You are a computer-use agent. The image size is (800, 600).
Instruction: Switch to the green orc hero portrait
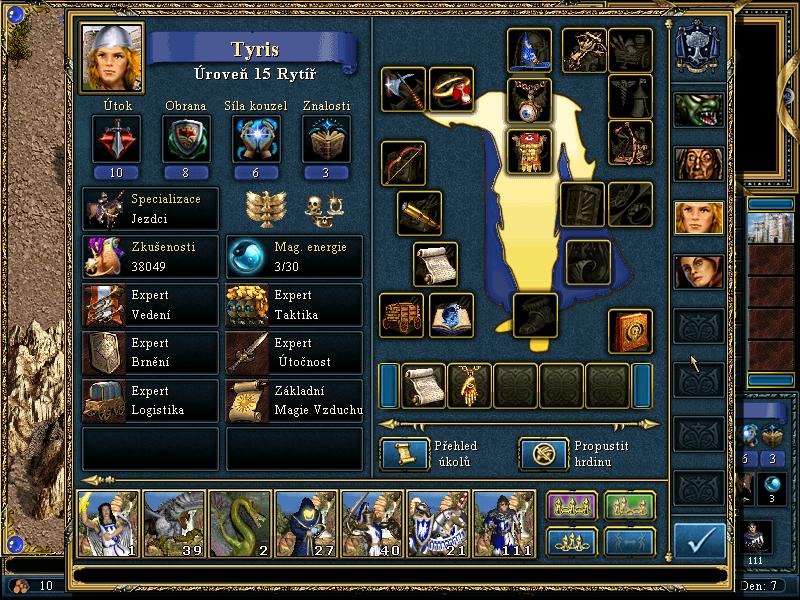tap(699, 109)
